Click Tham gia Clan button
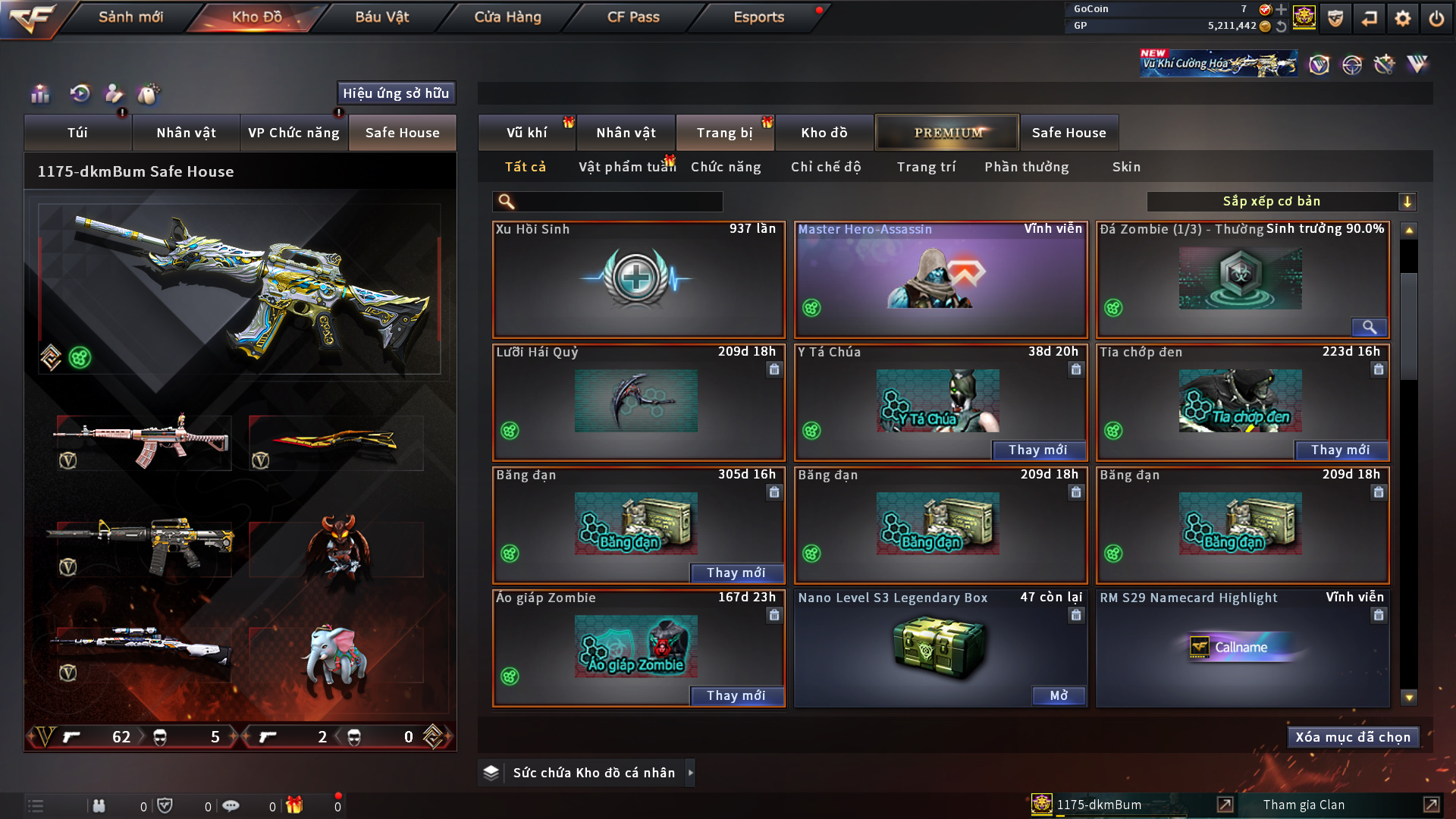This screenshot has width=1456, height=819. tap(1304, 805)
